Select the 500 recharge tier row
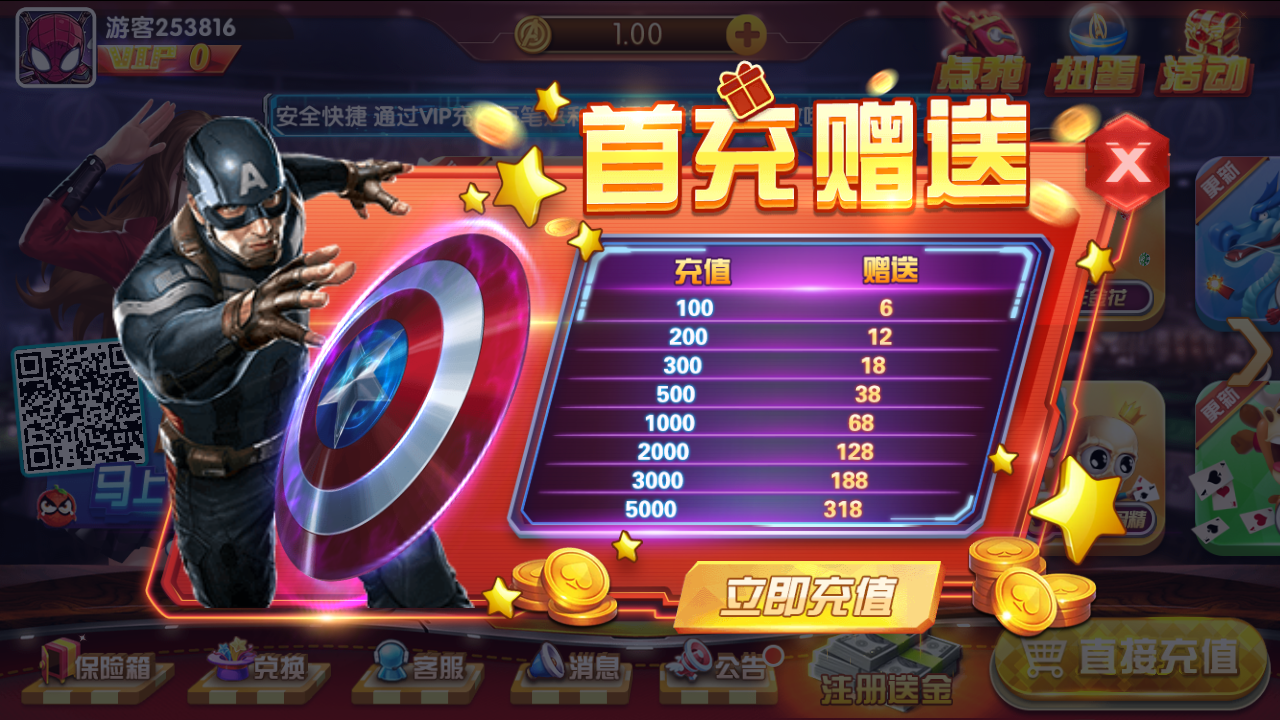Viewport: 1280px width, 720px height. pos(770,394)
